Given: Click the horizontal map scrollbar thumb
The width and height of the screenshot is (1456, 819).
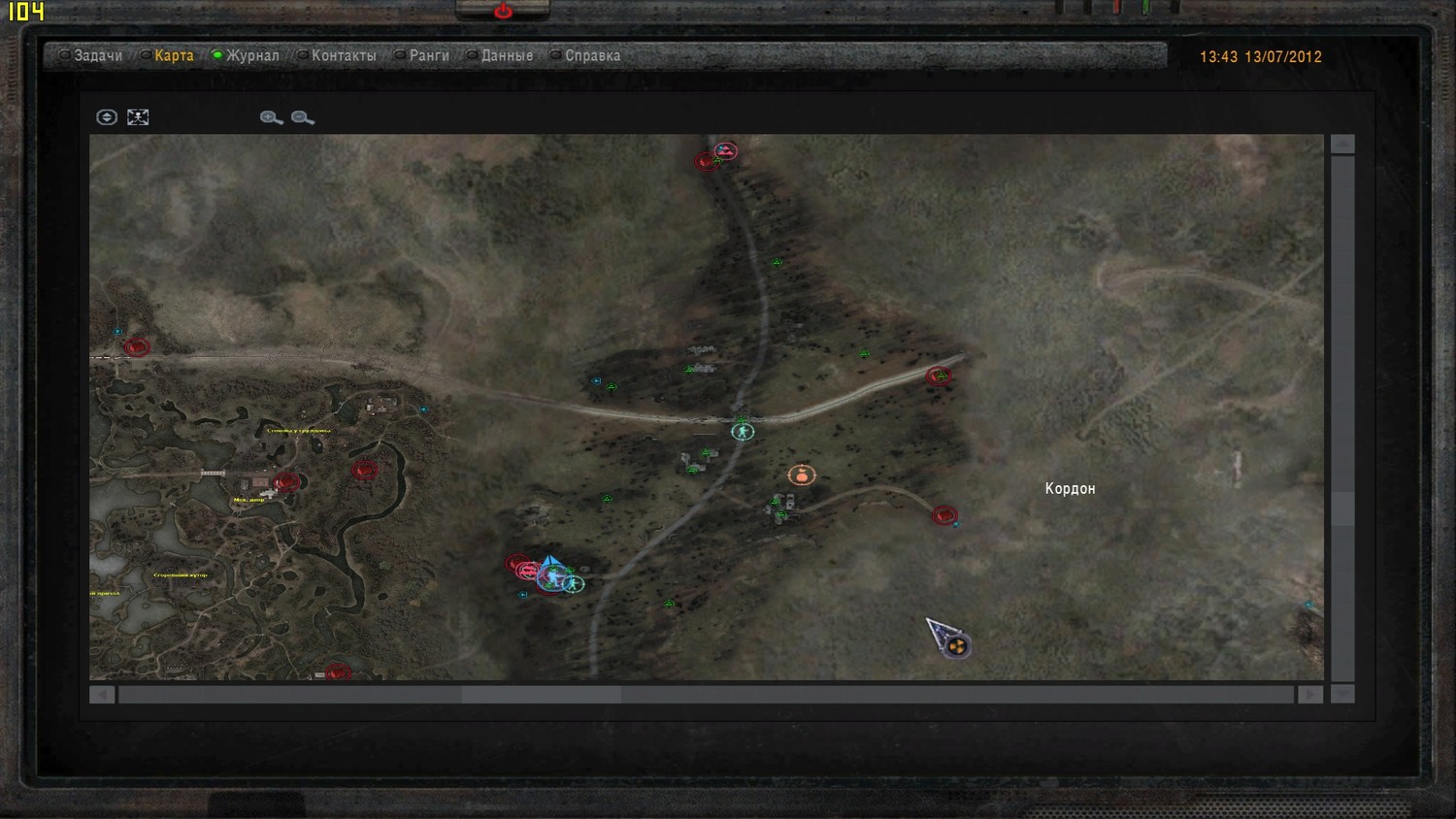Looking at the screenshot, I should pyautogui.click(x=541, y=695).
